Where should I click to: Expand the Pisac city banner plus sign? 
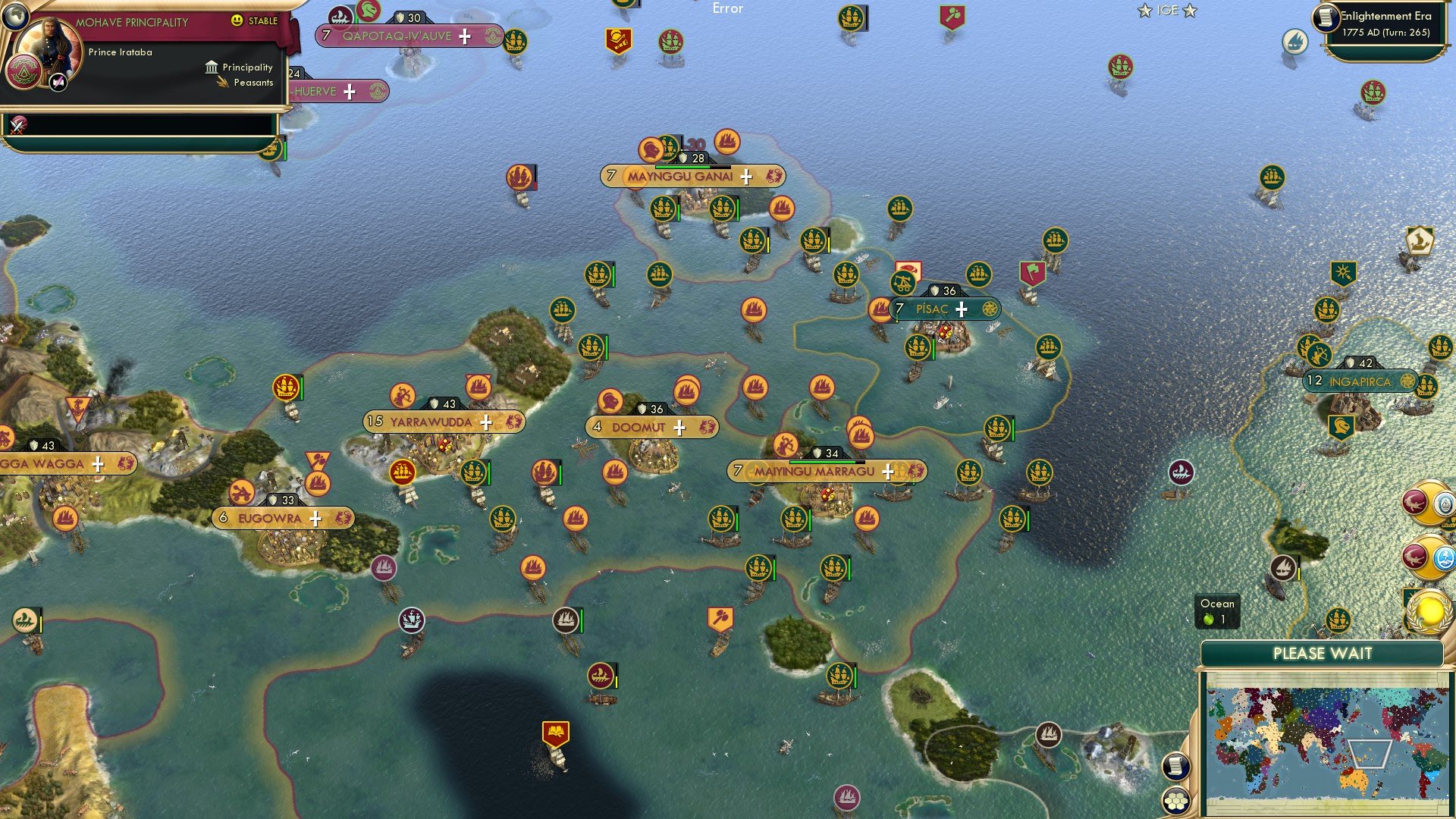tap(961, 309)
